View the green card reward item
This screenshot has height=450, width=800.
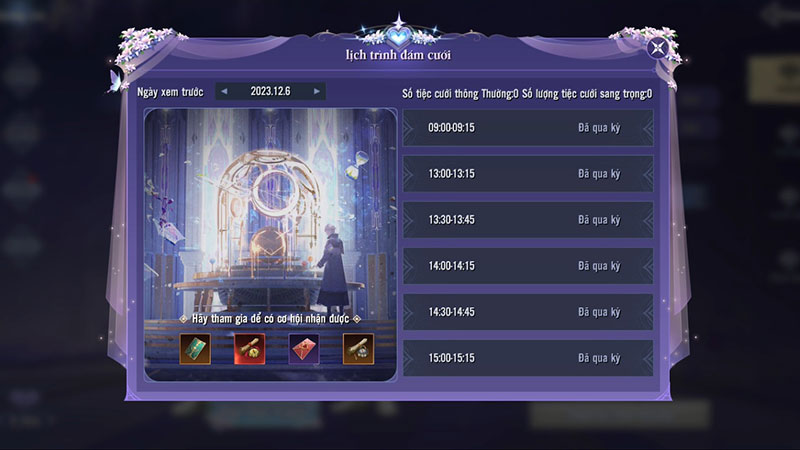pyautogui.click(x=195, y=348)
